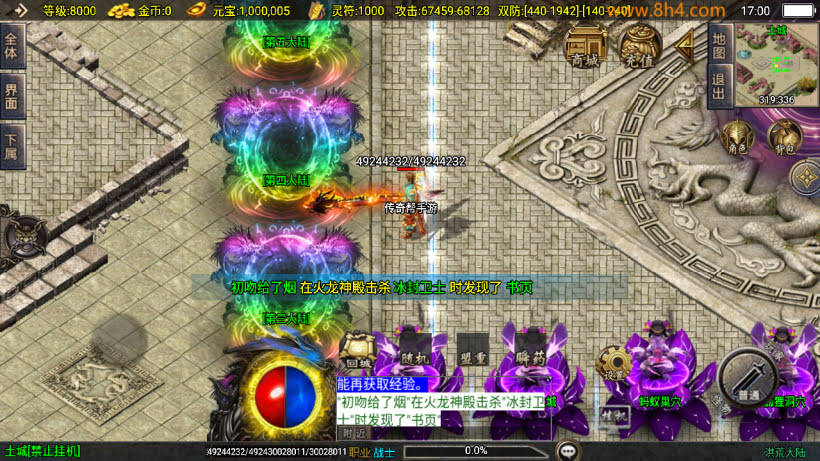Open the town minimap
The image size is (820, 461).
pos(775,62)
